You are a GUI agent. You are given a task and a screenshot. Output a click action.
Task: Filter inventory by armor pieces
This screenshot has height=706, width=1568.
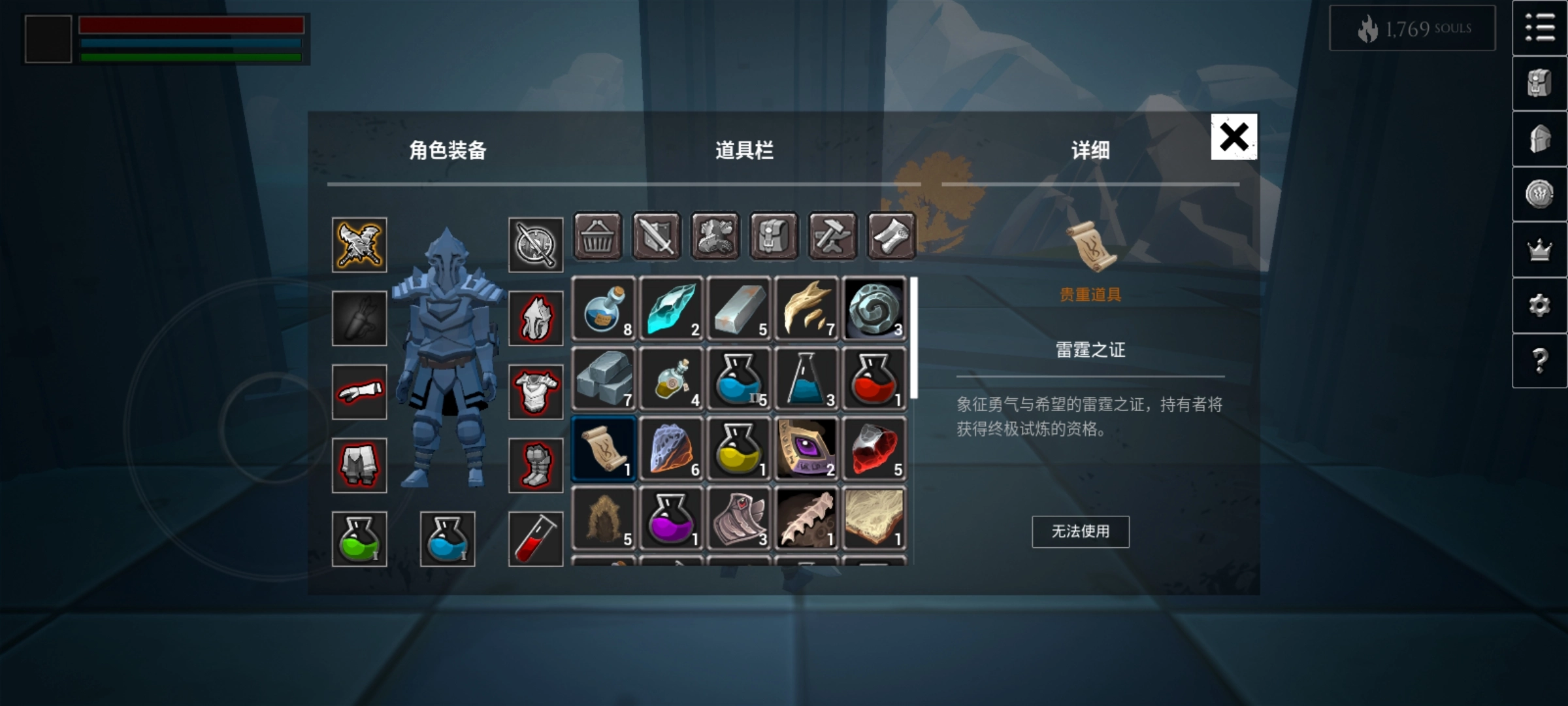pos(715,237)
